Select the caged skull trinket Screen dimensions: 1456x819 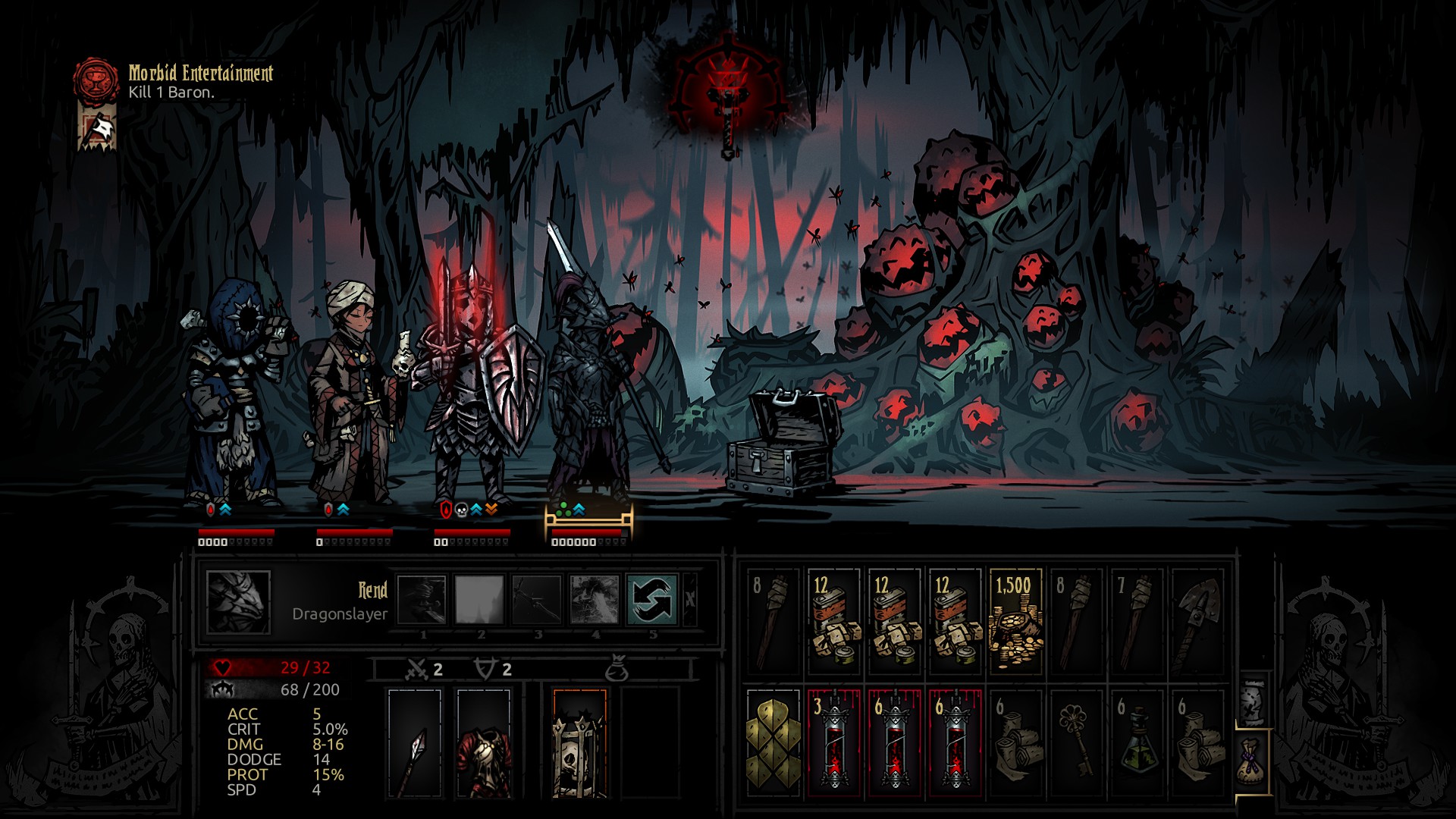tap(579, 743)
